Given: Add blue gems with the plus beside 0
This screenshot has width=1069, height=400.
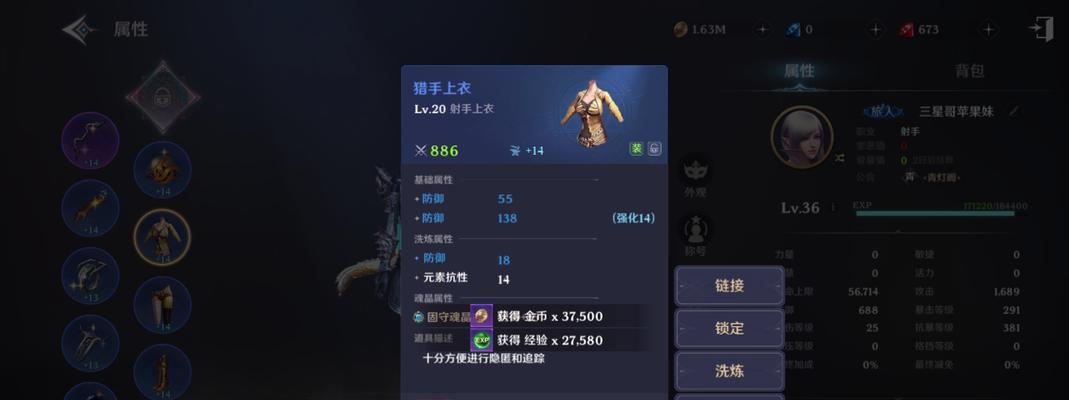Looking at the screenshot, I should pyautogui.click(x=875, y=30).
